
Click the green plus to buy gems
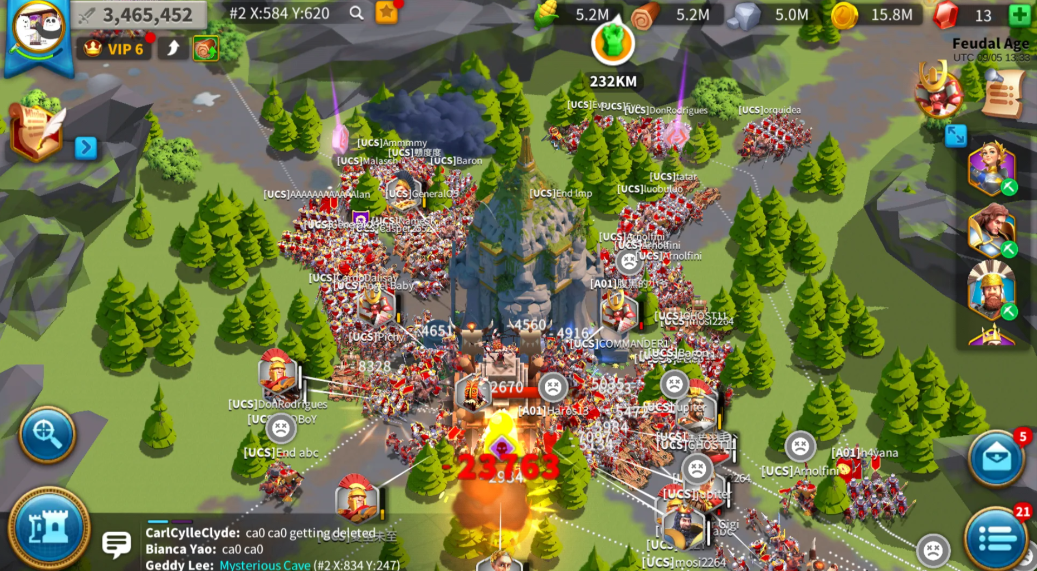[x=1019, y=15]
